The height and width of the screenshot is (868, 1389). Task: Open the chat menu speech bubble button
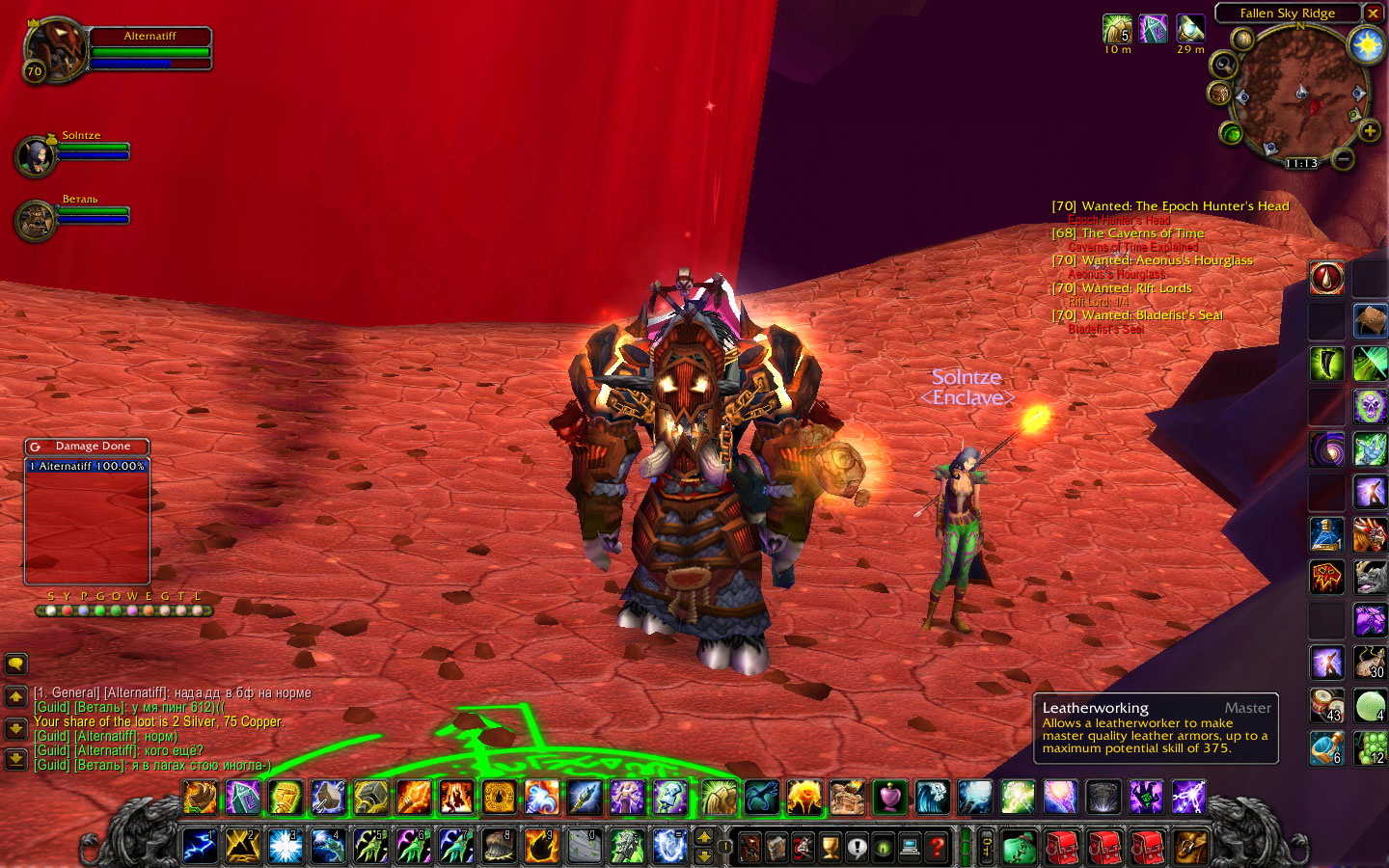tap(16, 664)
